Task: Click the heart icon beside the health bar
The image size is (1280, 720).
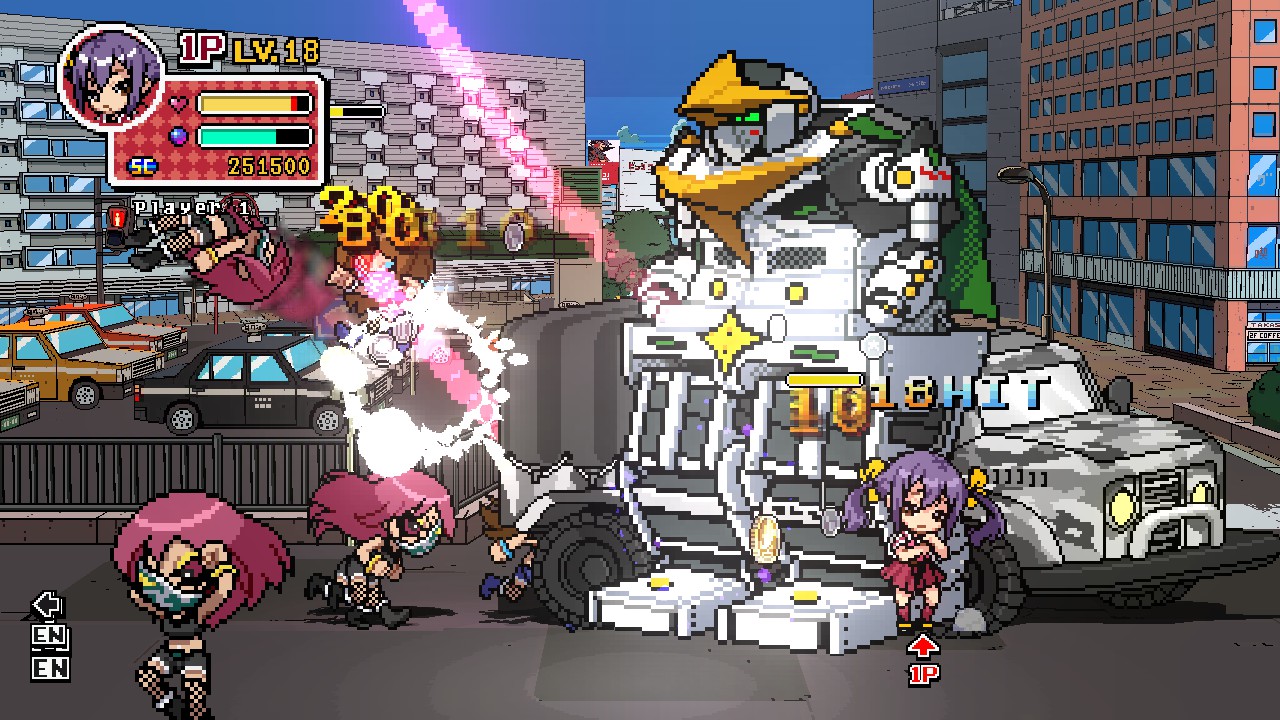Action: click(x=176, y=102)
